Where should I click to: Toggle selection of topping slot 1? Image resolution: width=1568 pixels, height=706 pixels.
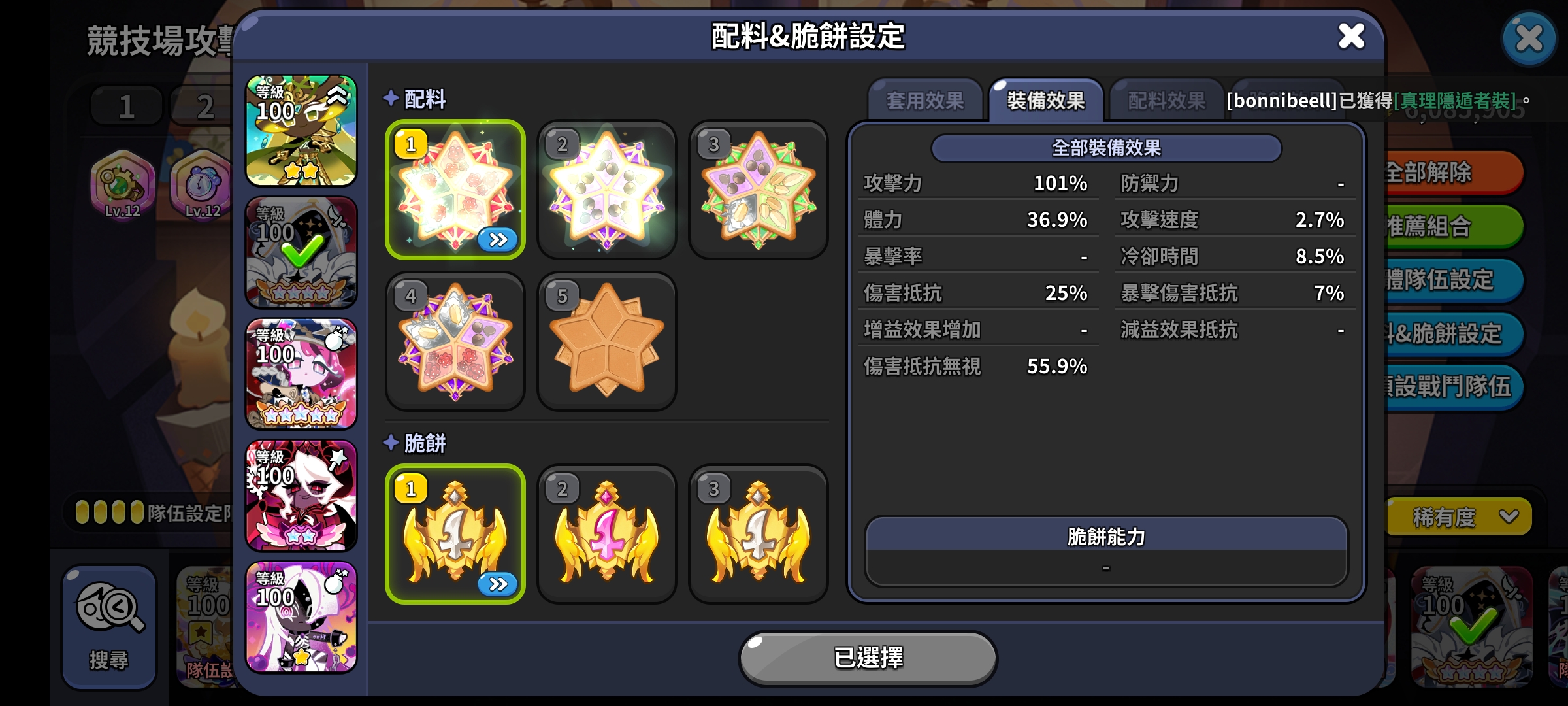455,190
